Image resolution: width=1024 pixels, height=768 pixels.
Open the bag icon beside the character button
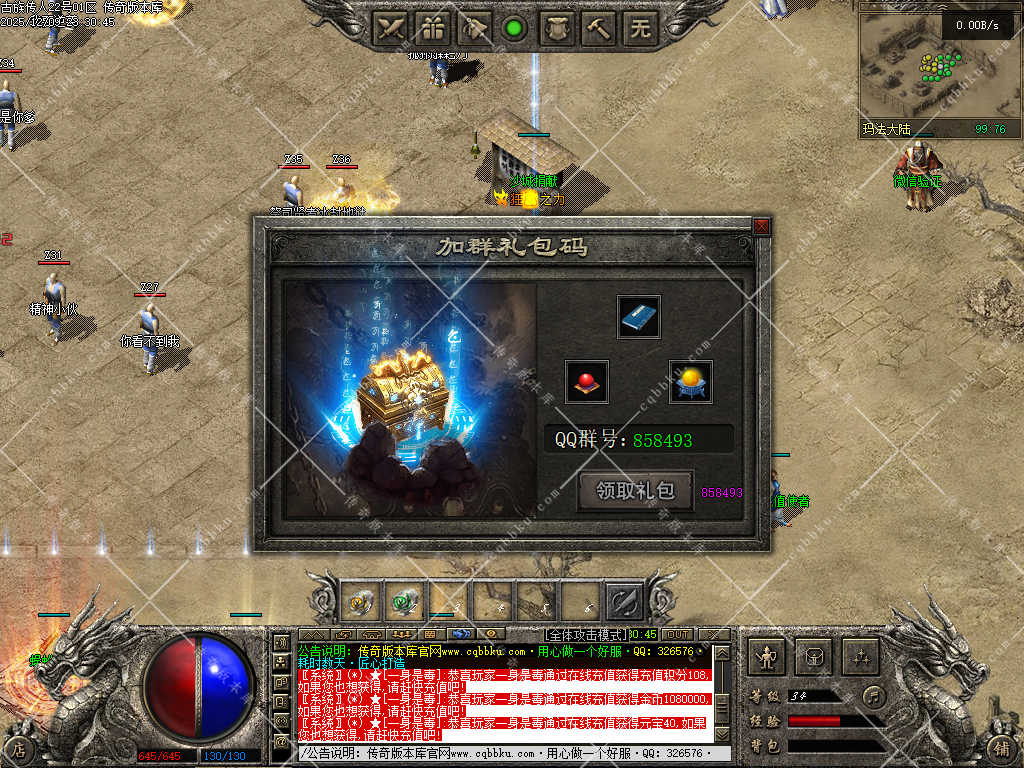[x=813, y=657]
